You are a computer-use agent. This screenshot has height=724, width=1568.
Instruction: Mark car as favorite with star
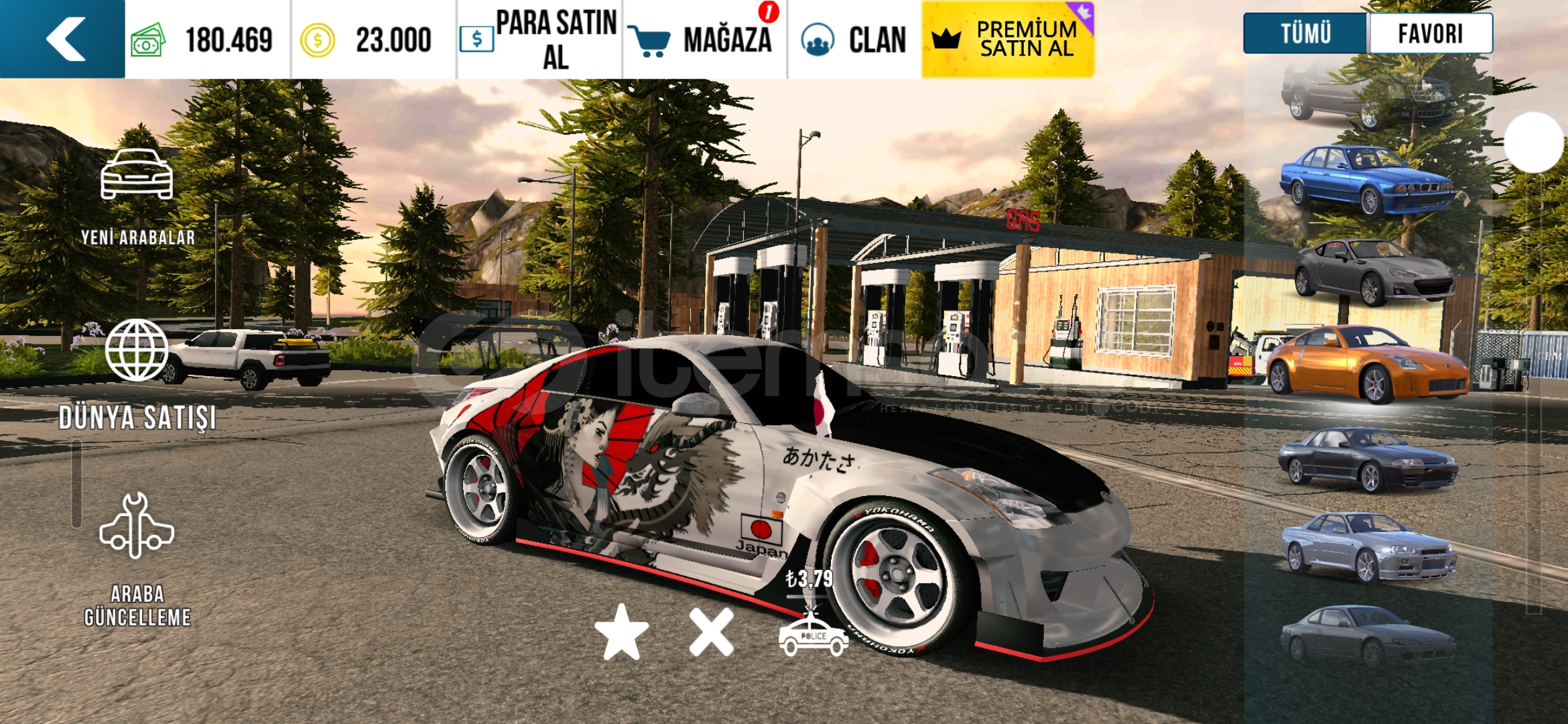[621, 632]
